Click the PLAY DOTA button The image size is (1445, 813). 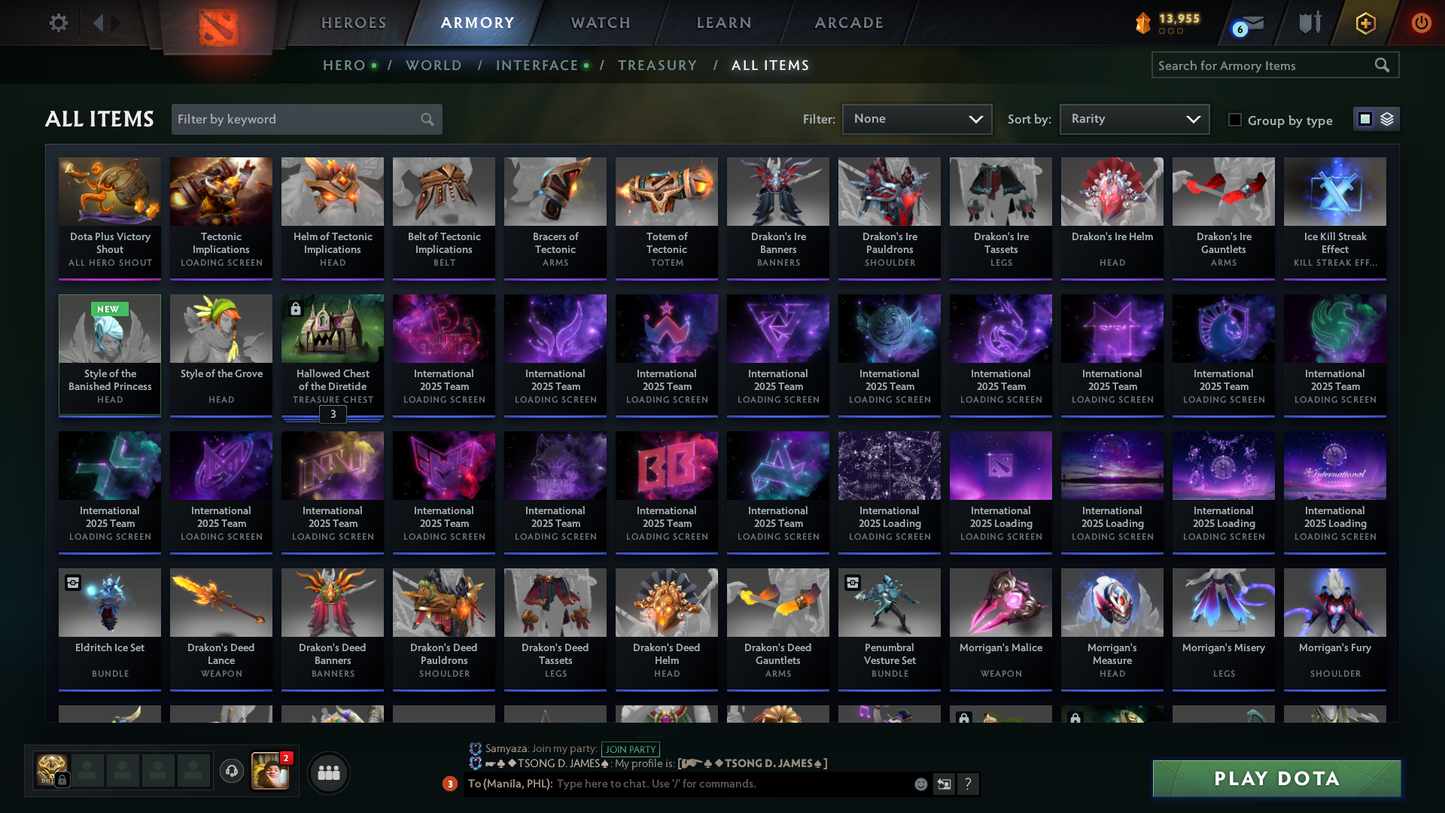point(1276,778)
